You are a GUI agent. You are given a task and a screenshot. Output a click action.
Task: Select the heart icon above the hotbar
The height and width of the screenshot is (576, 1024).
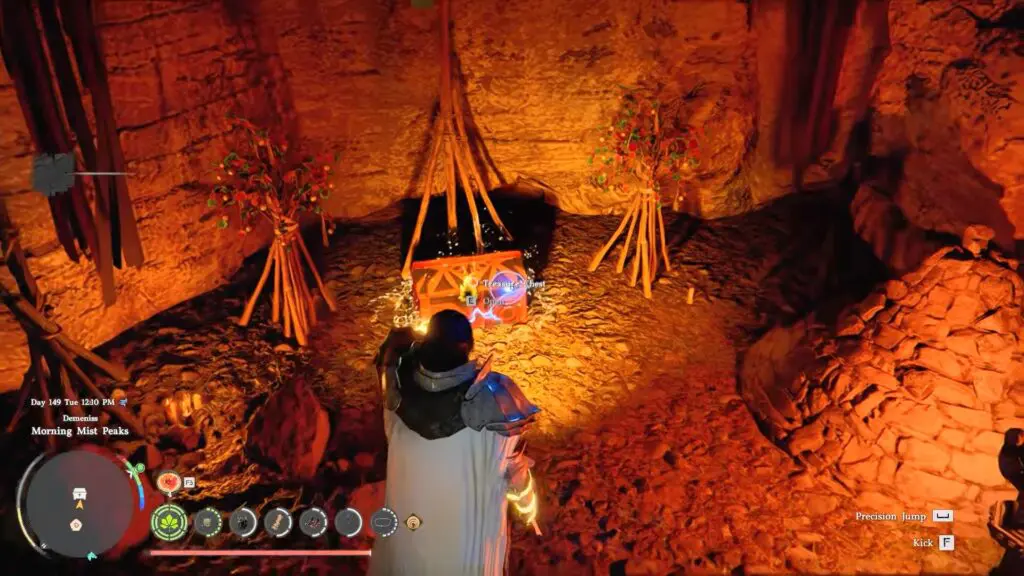(x=168, y=482)
